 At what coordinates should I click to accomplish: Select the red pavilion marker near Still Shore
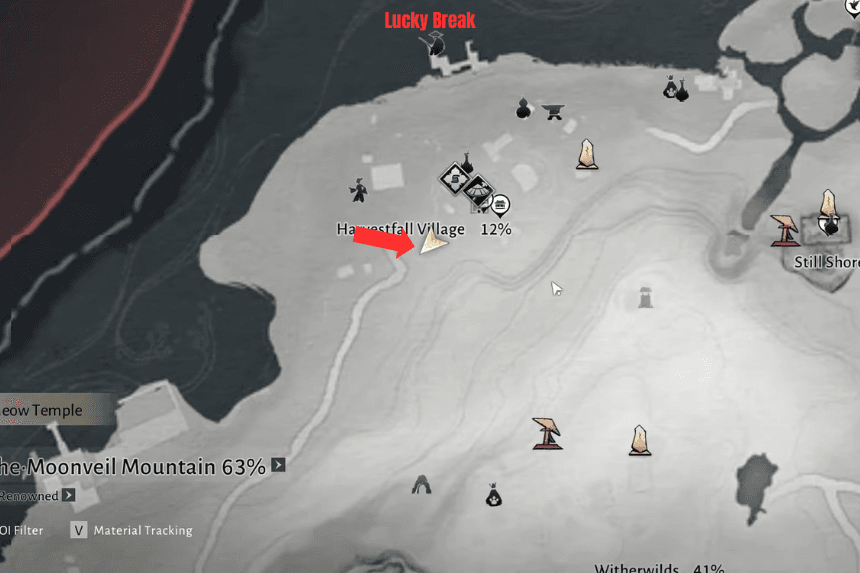click(x=785, y=231)
